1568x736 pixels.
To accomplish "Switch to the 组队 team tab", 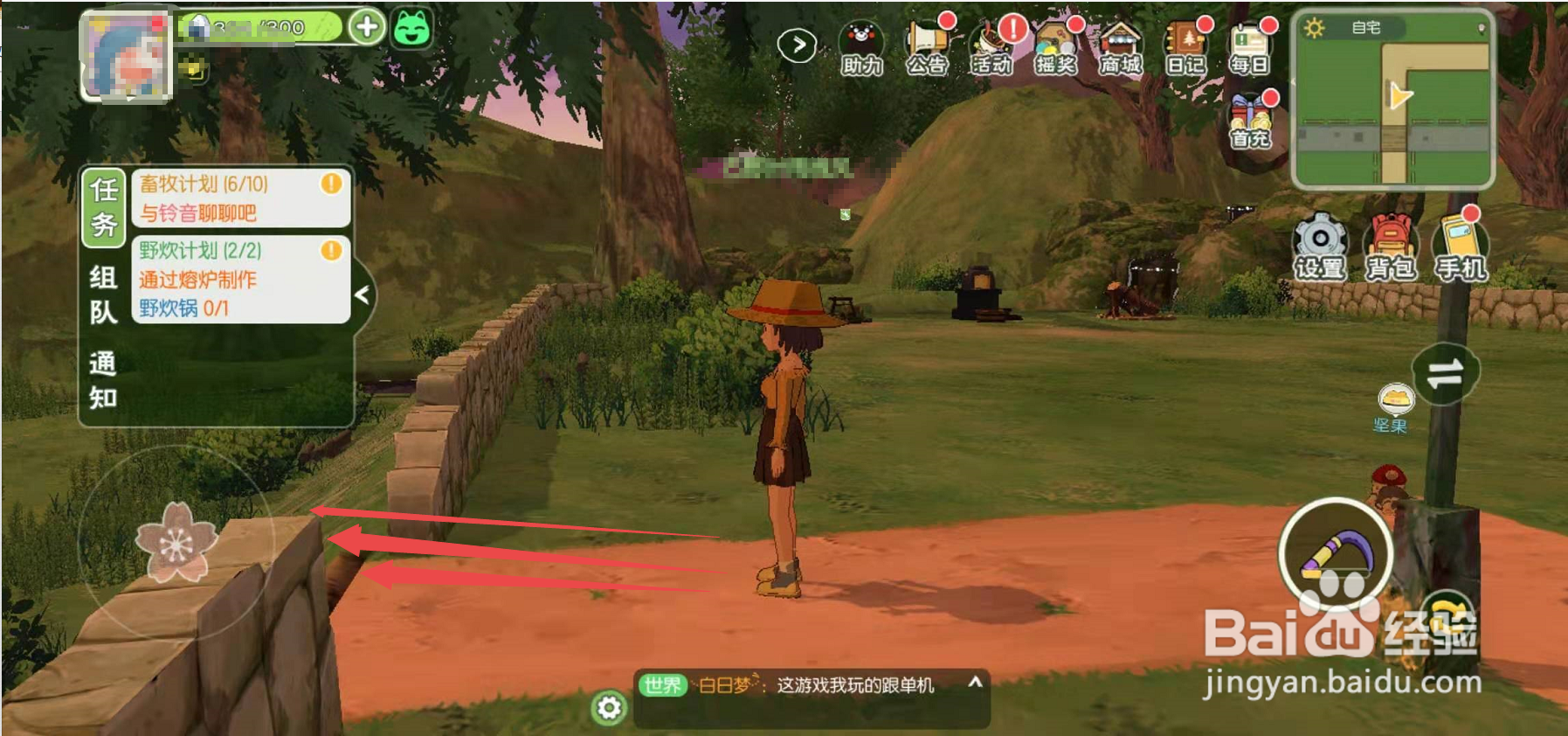I will [103, 295].
